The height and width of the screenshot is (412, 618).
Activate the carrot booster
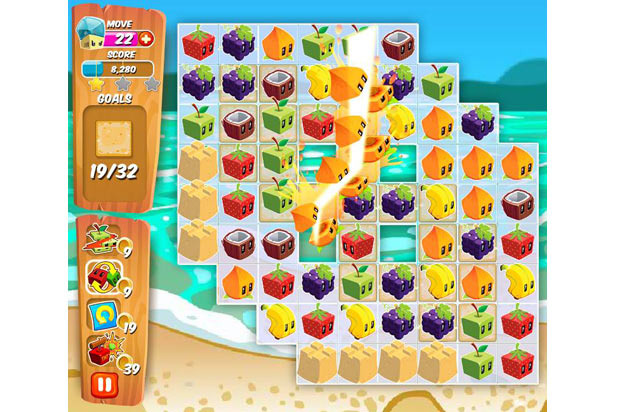tap(103, 242)
